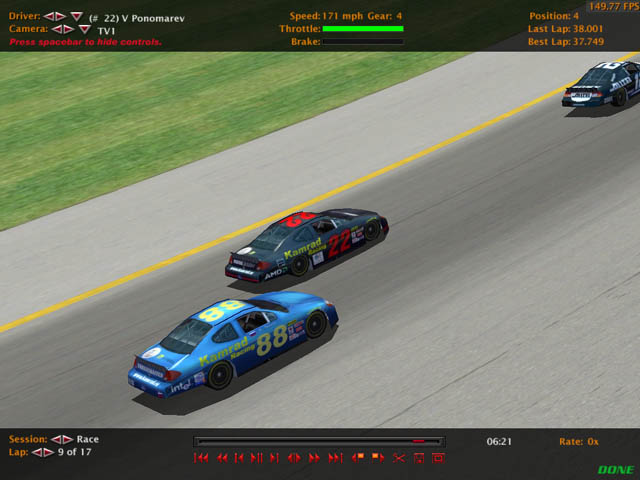Go to the next session
The height and width of the screenshot is (480, 640).
tap(67, 439)
